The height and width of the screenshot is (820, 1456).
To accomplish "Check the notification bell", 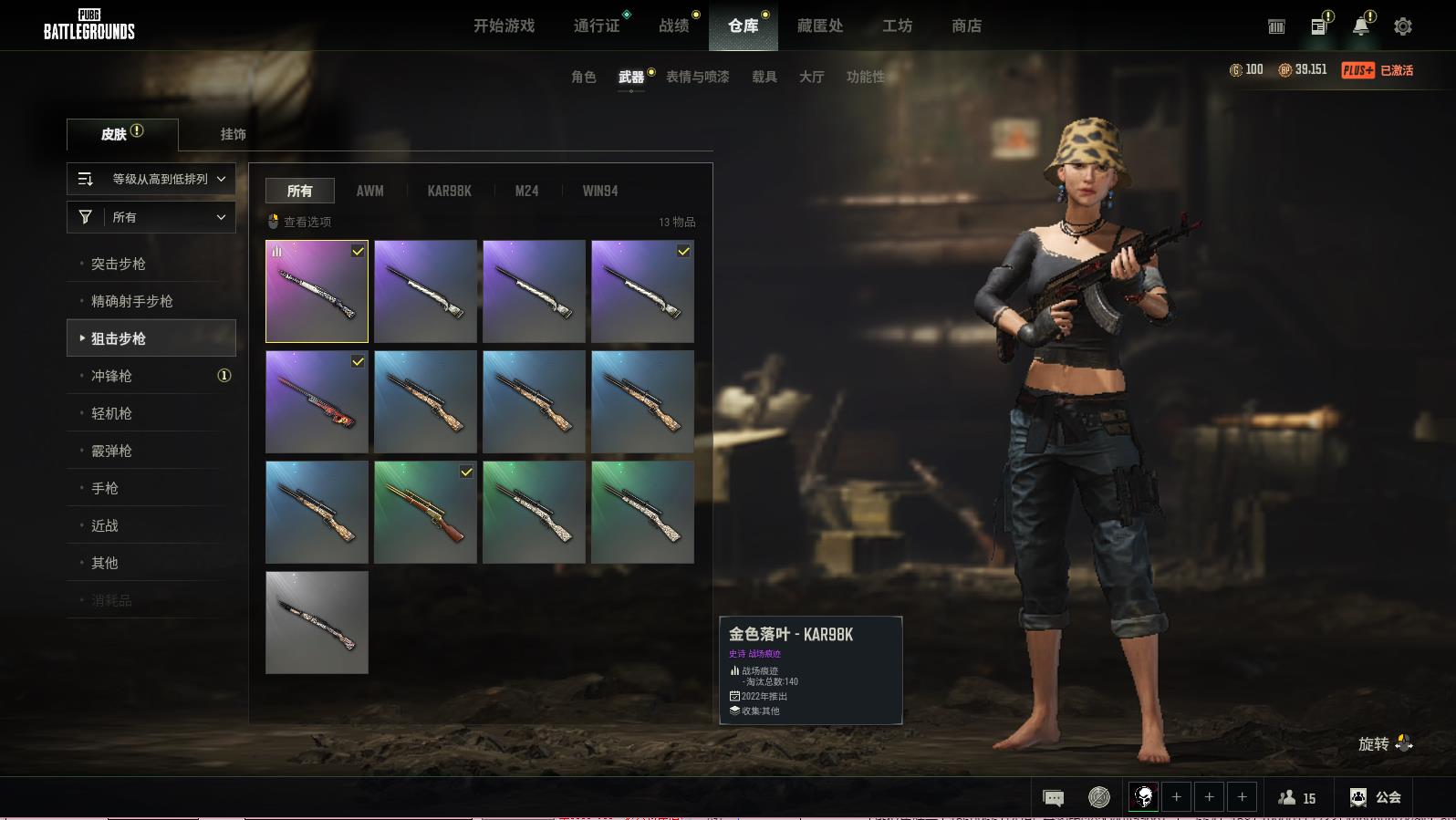I will point(1360,26).
